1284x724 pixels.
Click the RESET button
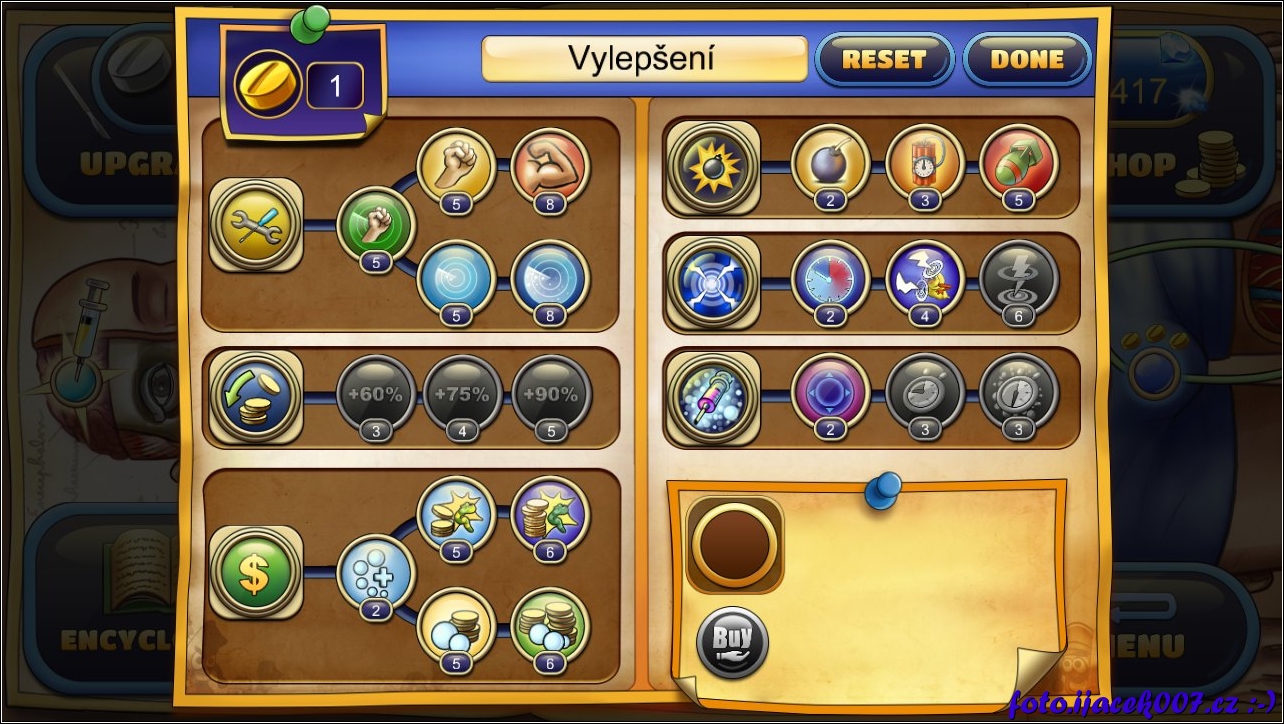click(x=884, y=60)
